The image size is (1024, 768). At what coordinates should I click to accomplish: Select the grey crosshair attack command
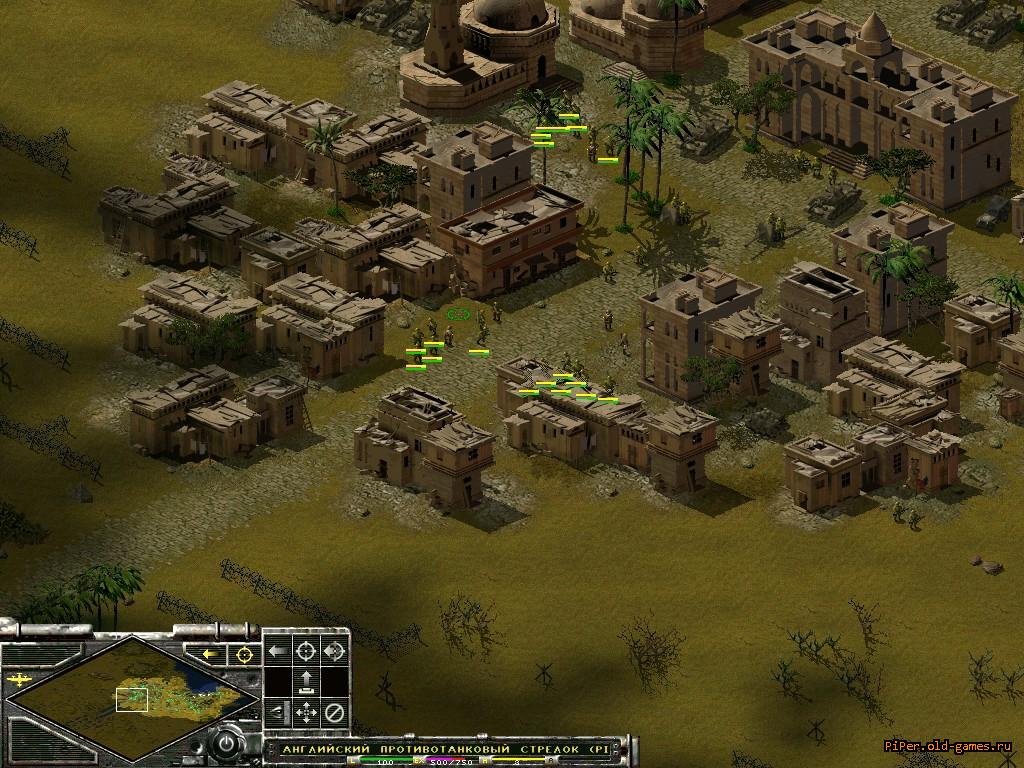(x=306, y=651)
